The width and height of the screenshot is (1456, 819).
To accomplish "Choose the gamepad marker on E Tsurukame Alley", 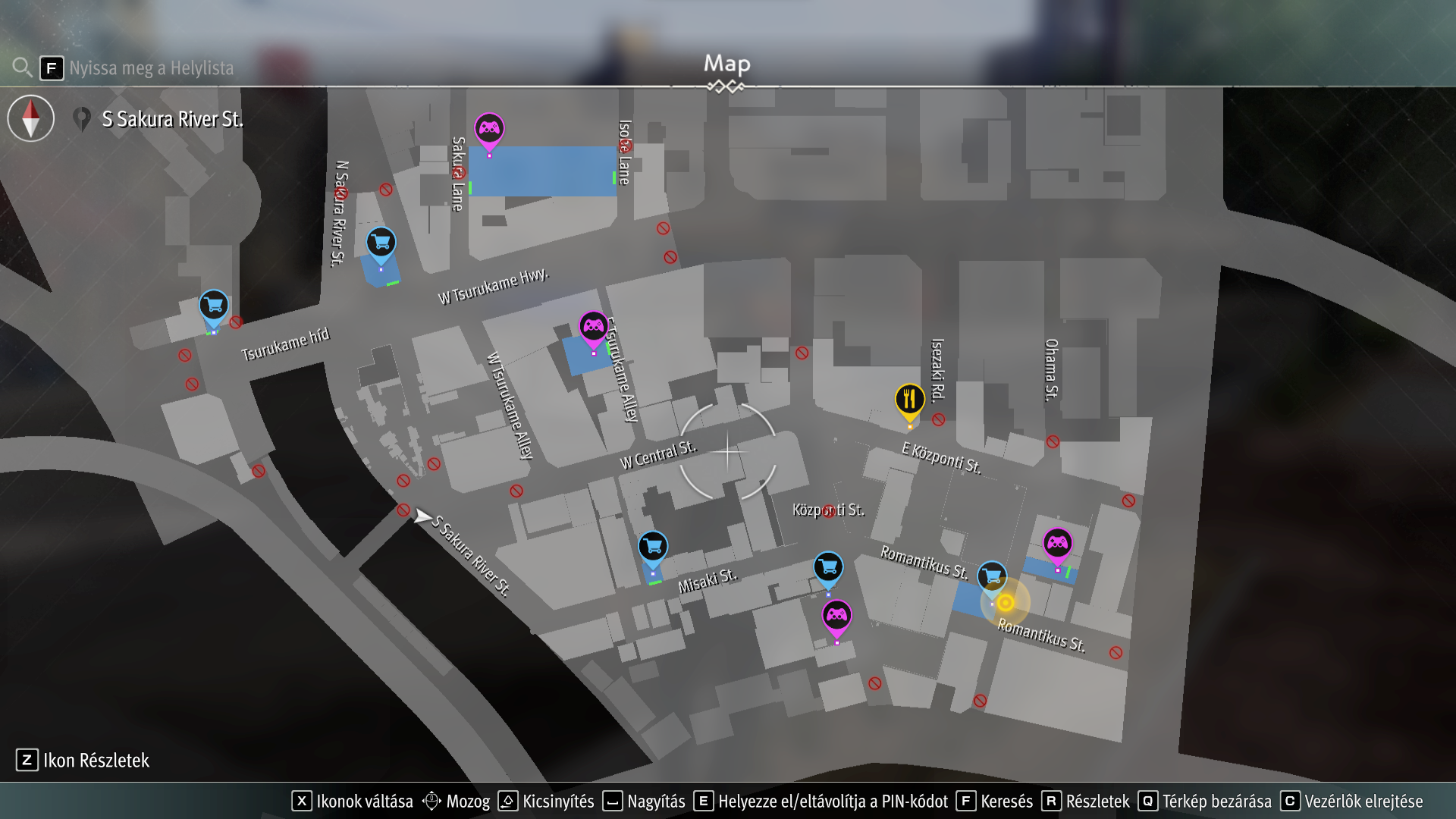I will click(593, 327).
